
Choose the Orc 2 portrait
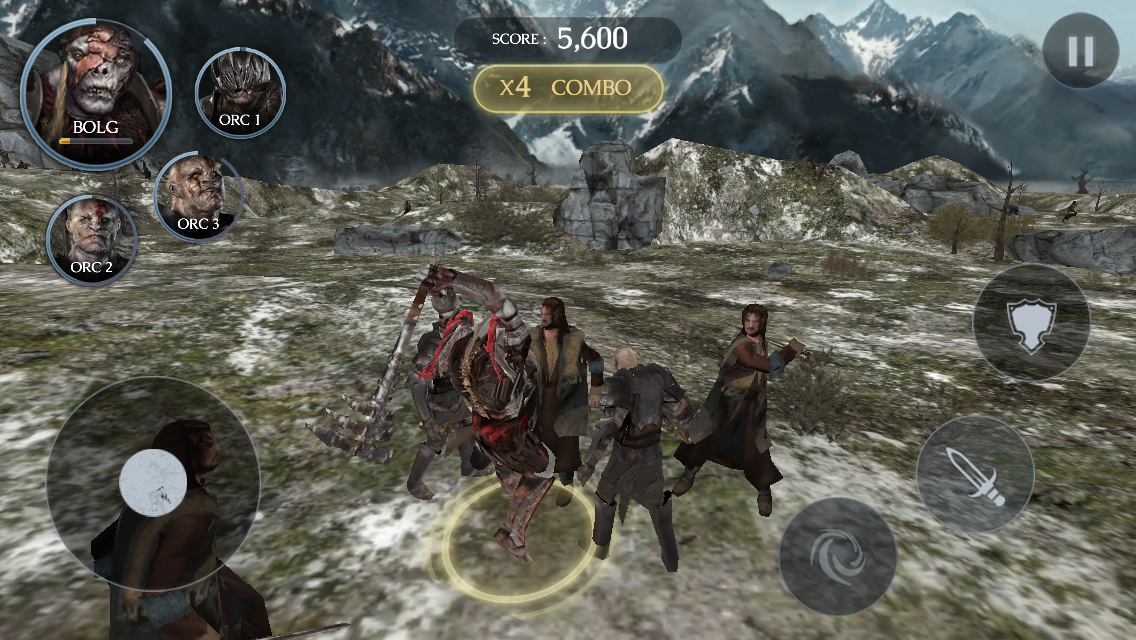click(92, 240)
